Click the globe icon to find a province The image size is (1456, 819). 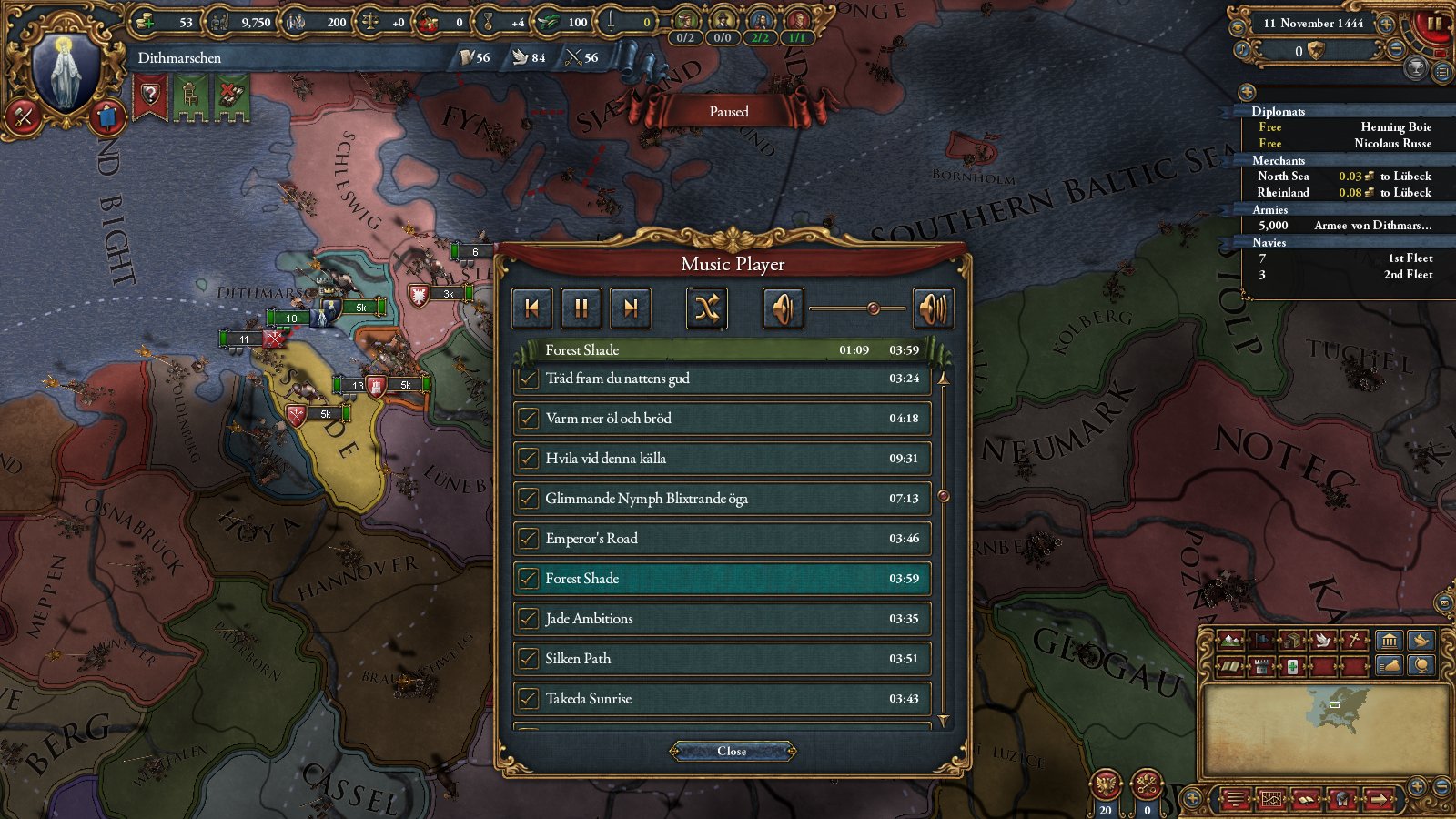1421,666
